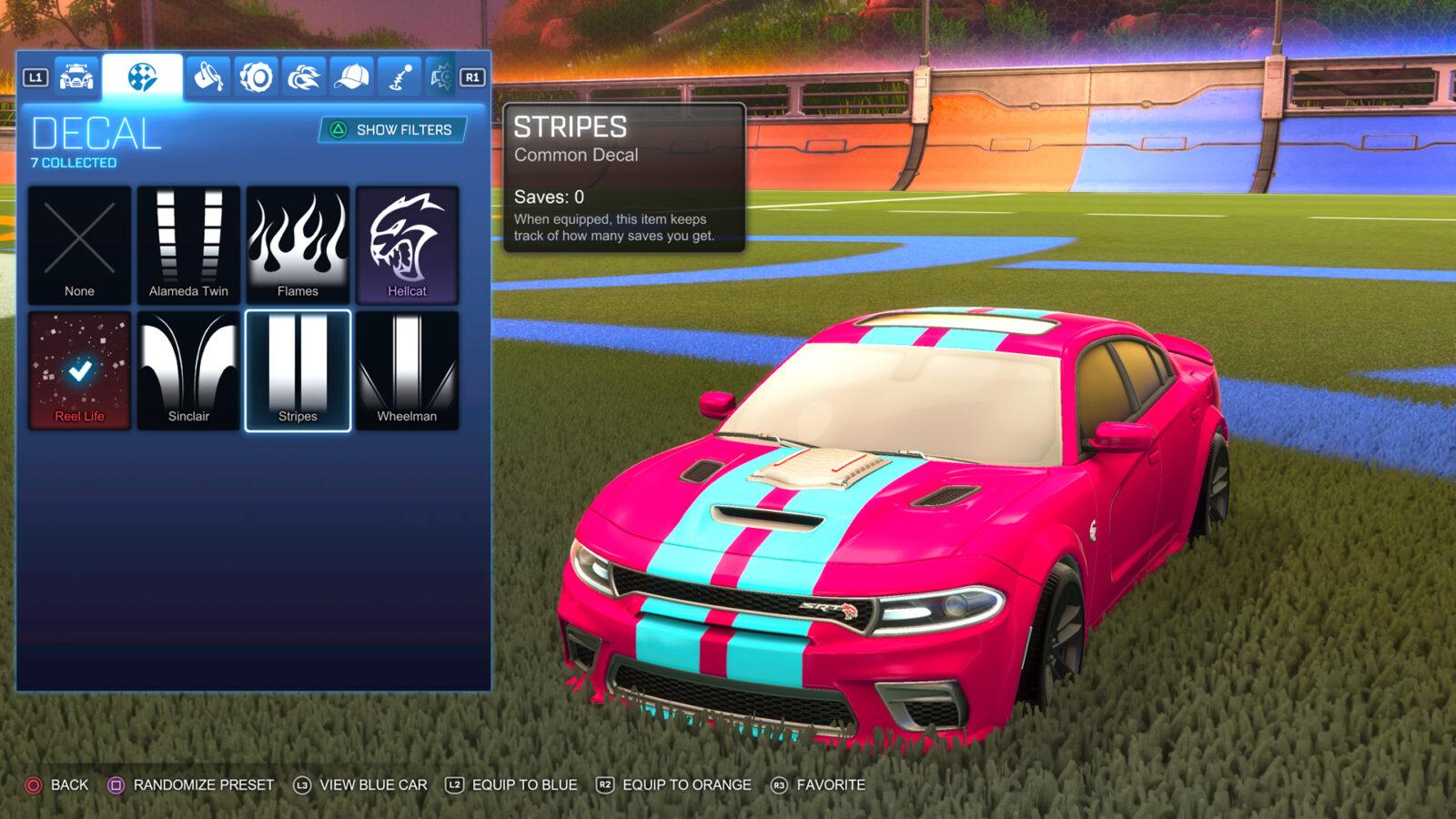Viewport: 1456px width, 819px height.
Task: Switch to the car Body tab
Action: click(77, 79)
